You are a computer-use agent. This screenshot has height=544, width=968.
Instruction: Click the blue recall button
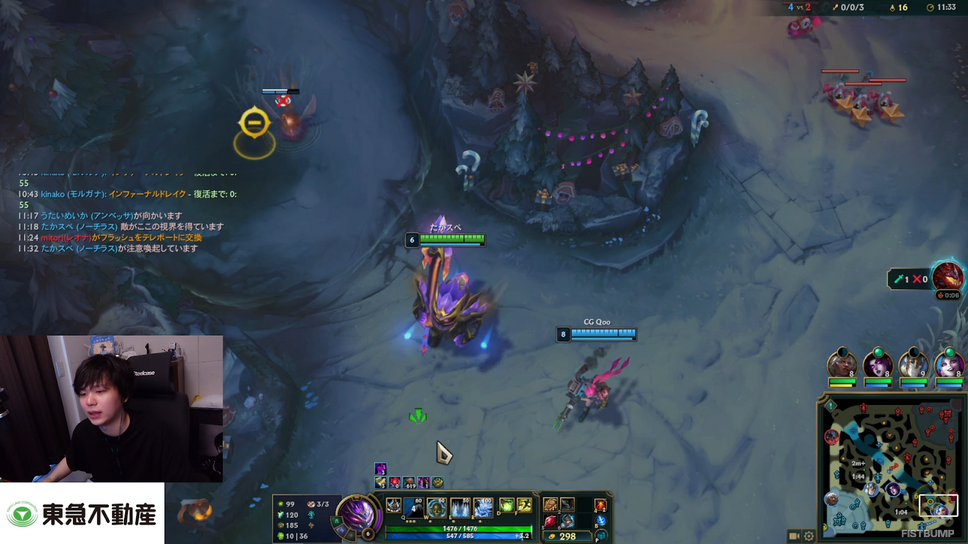click(600, 521)
